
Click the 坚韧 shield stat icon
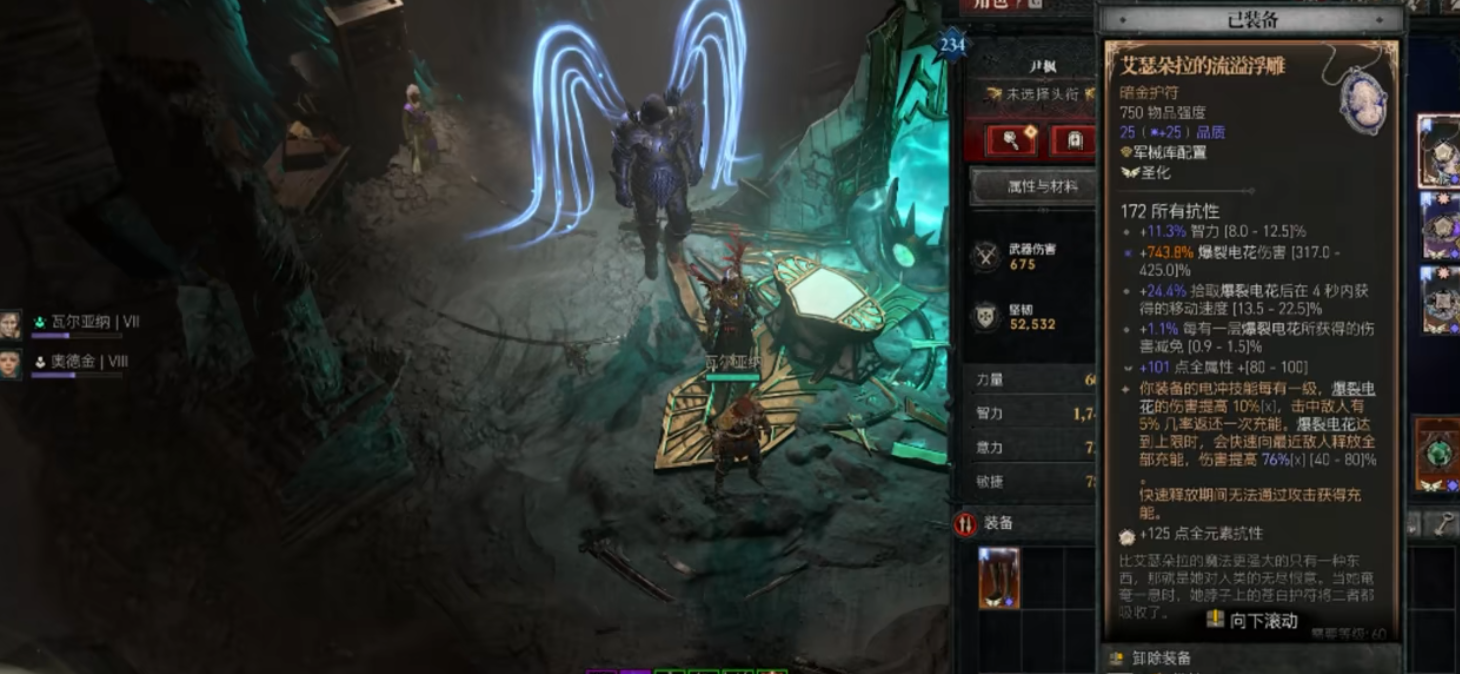[x=987, y=317]
